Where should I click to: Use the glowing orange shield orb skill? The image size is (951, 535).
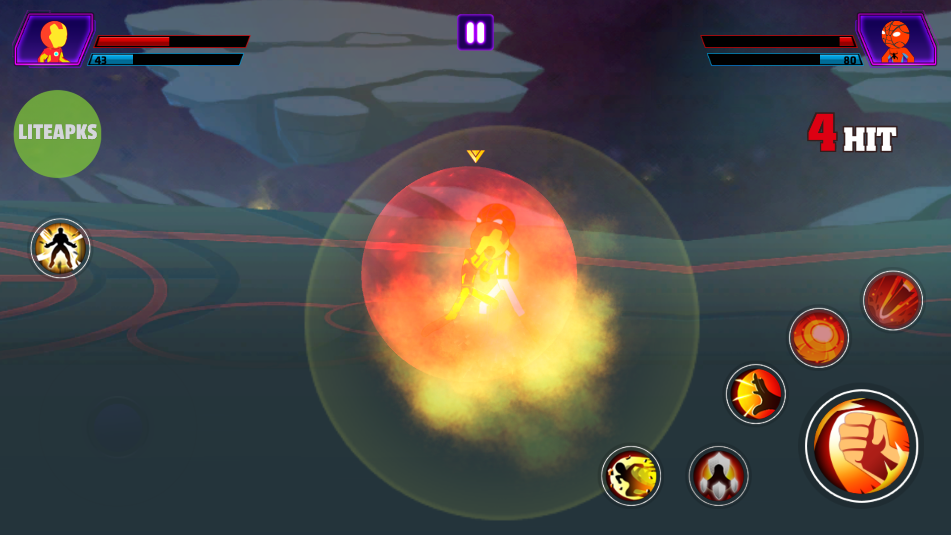pos(818,338)
